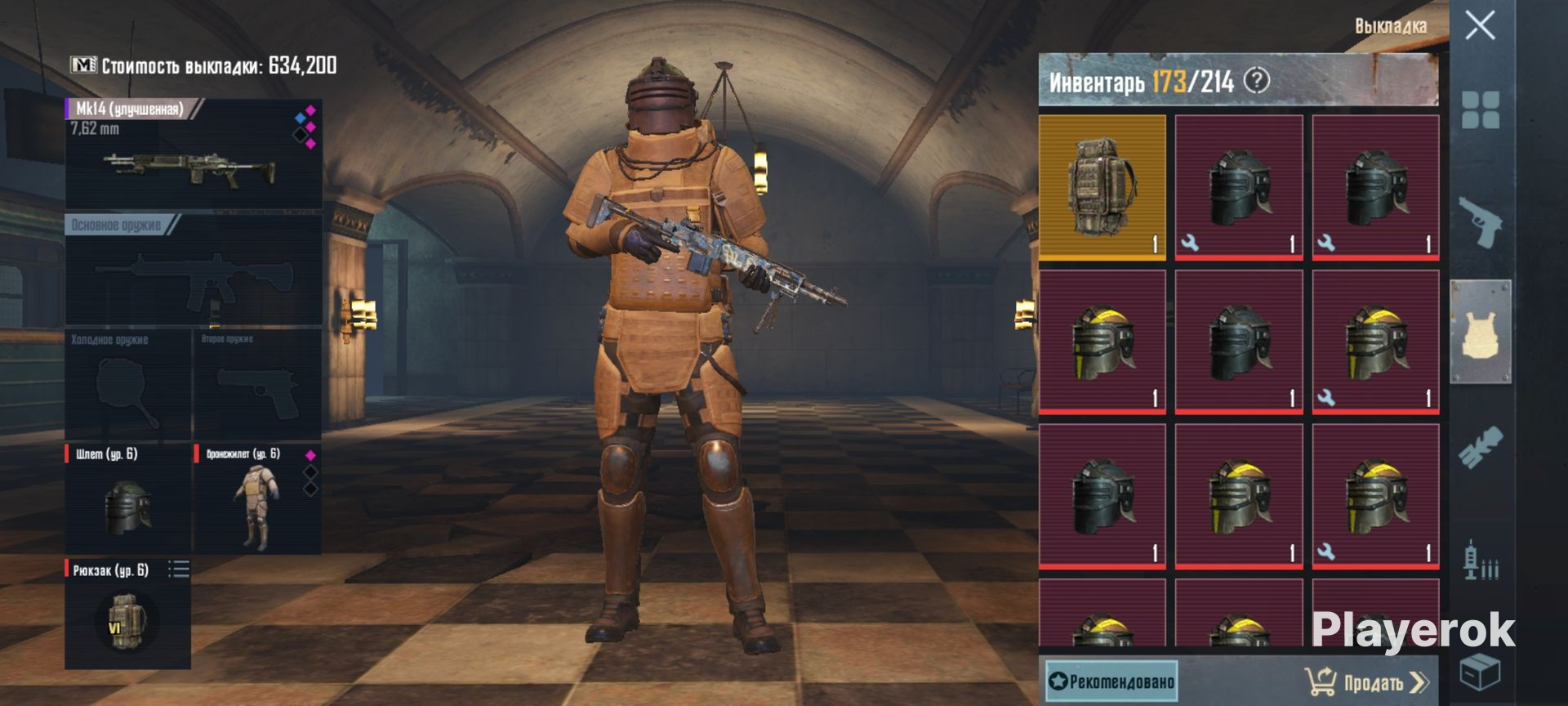The image size is (1568, 706).
Task: Select the Mk14 upgraded weapon slot
Action: 194,154
